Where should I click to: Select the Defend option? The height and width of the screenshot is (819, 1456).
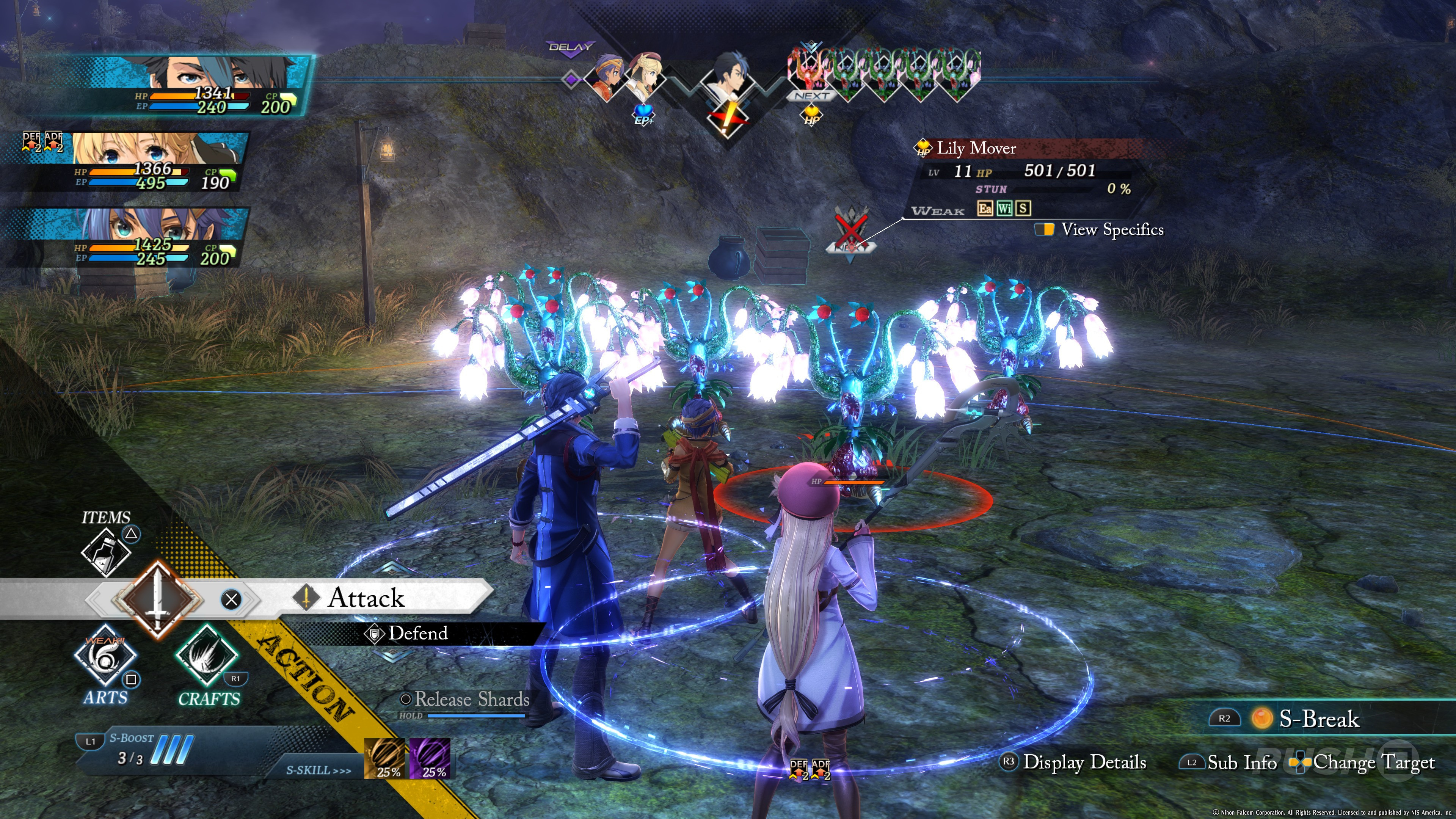[417, 633]
